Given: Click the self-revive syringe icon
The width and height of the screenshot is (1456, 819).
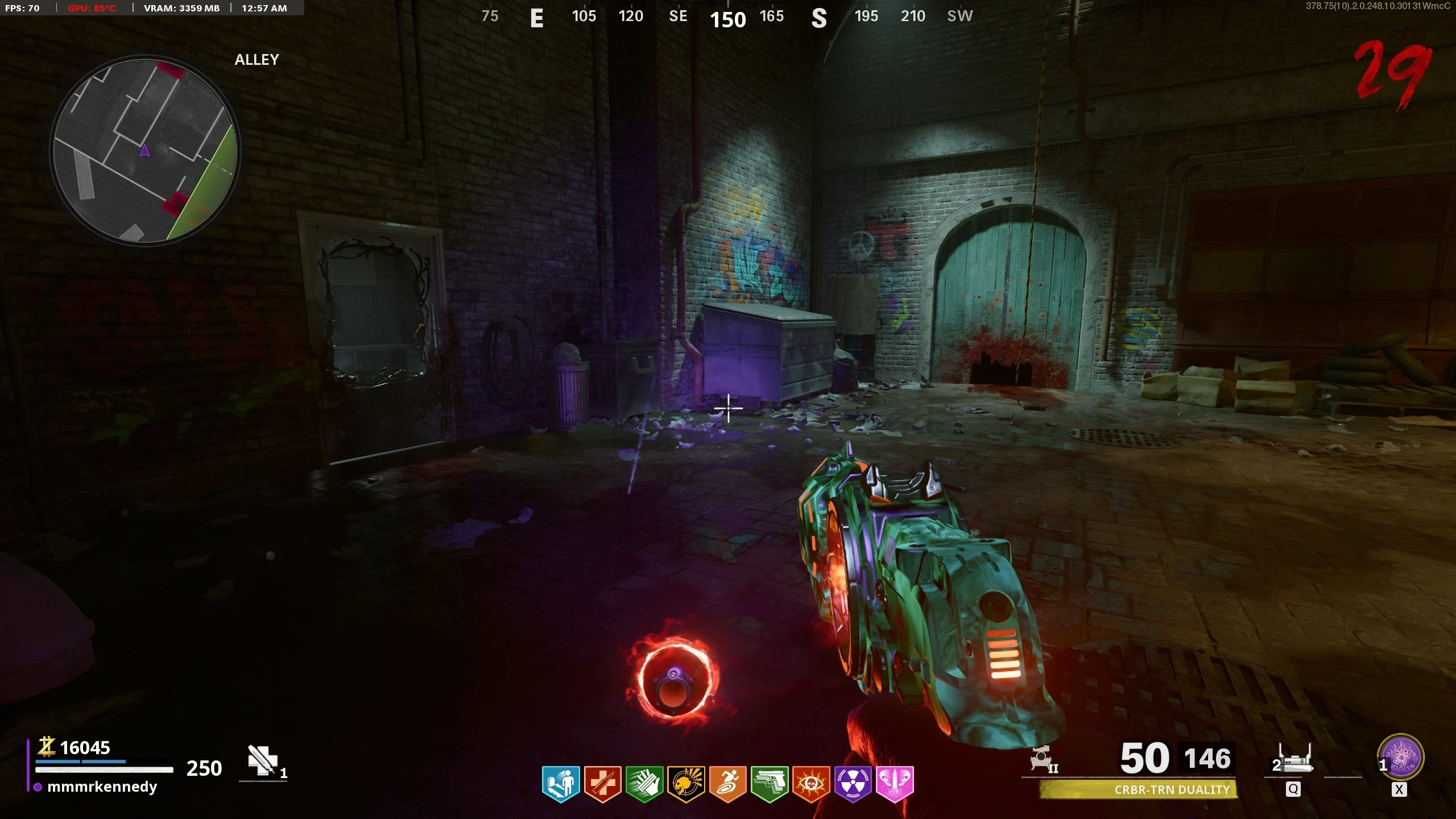Looking at the screenshot, I should pyautogui.click(x=262, y=761).
